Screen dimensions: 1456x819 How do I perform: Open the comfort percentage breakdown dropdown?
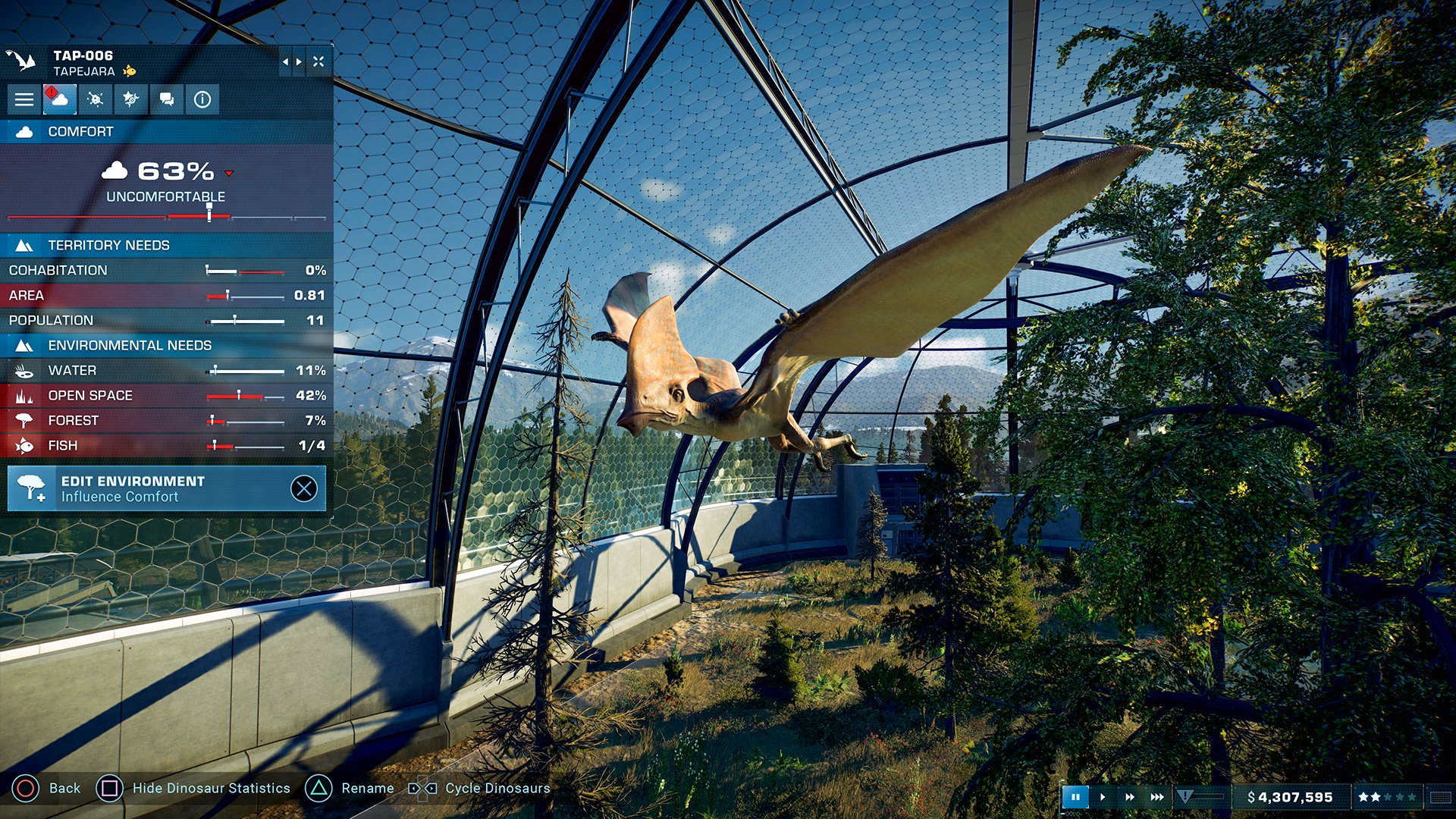229,173
